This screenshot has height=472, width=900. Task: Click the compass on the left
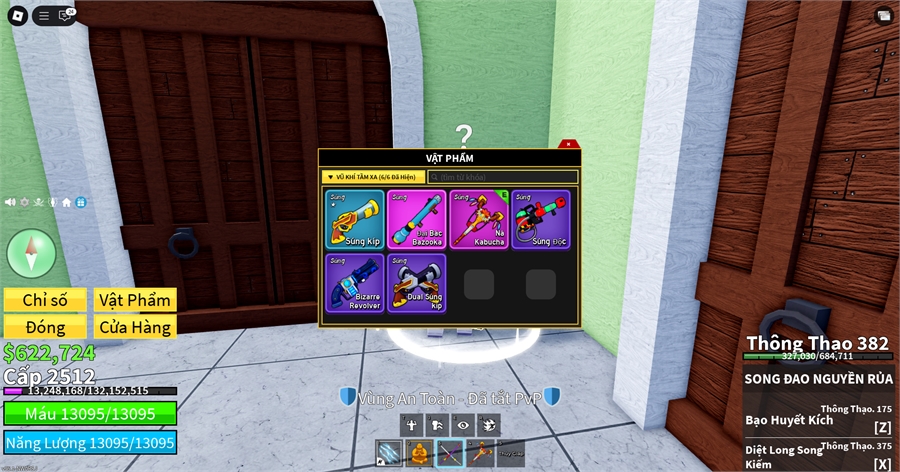point(31,252)
